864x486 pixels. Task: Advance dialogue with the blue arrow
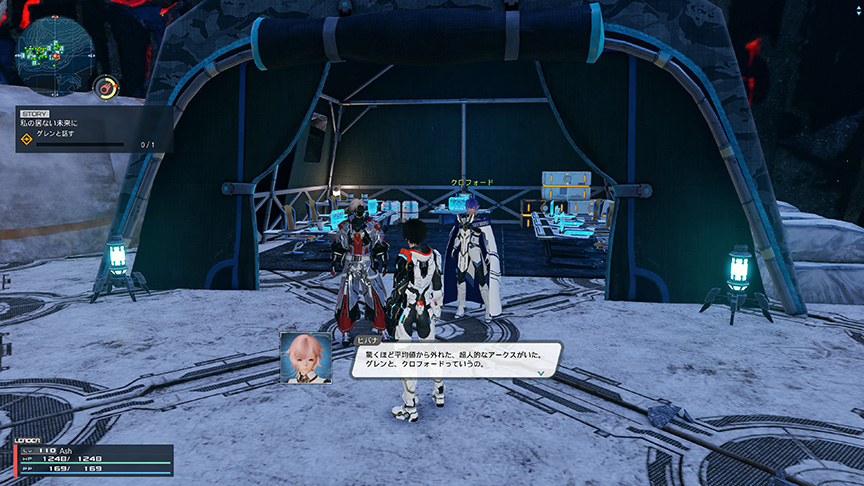pos(541,371)
